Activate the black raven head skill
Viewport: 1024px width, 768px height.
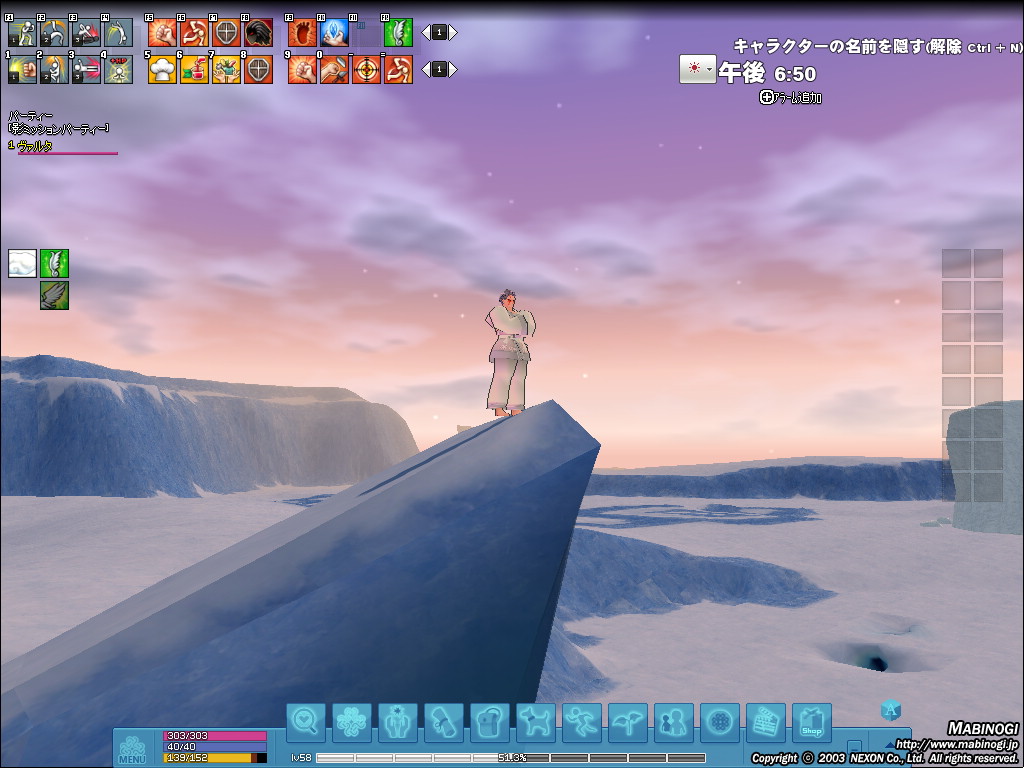[259, 33]
